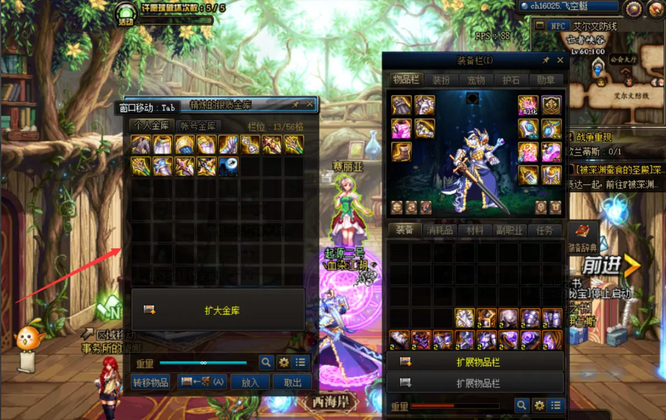Click the vault's magnifier search button
The width and height of the screenshot is (666, 420).
coord(266,362)
